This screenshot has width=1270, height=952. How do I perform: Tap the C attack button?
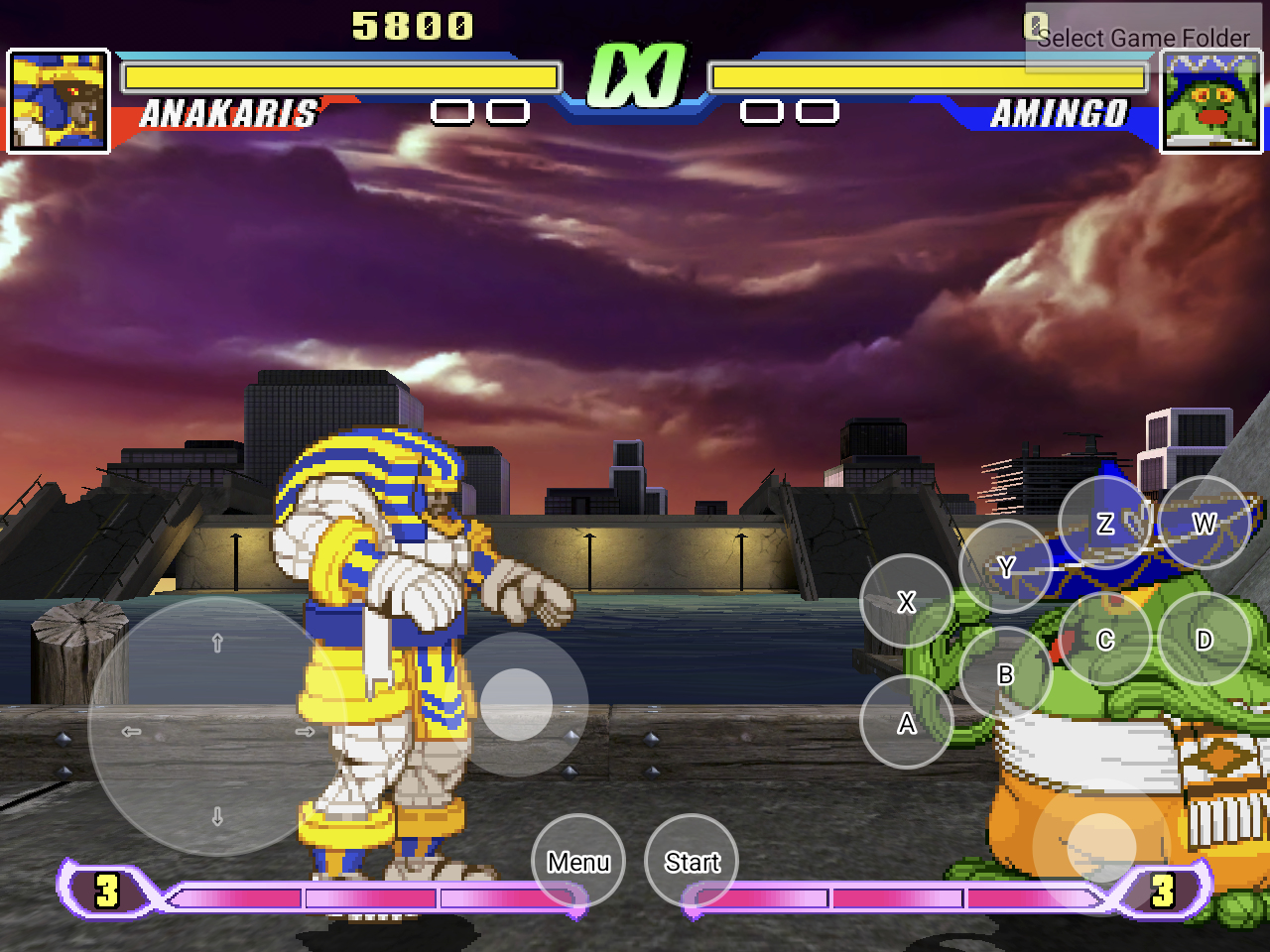click(1104, 640)
